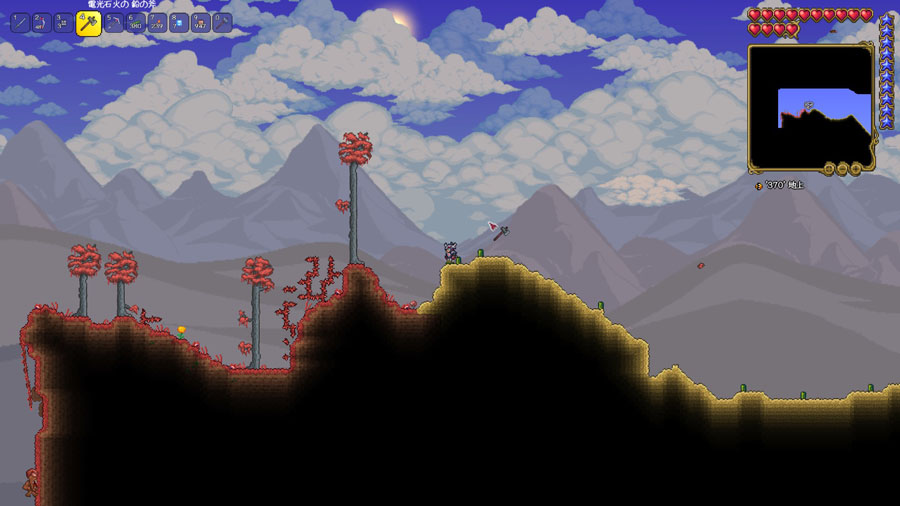
Task: Select the sword in hotbar slot 1
Action: [x=20, y=22]
